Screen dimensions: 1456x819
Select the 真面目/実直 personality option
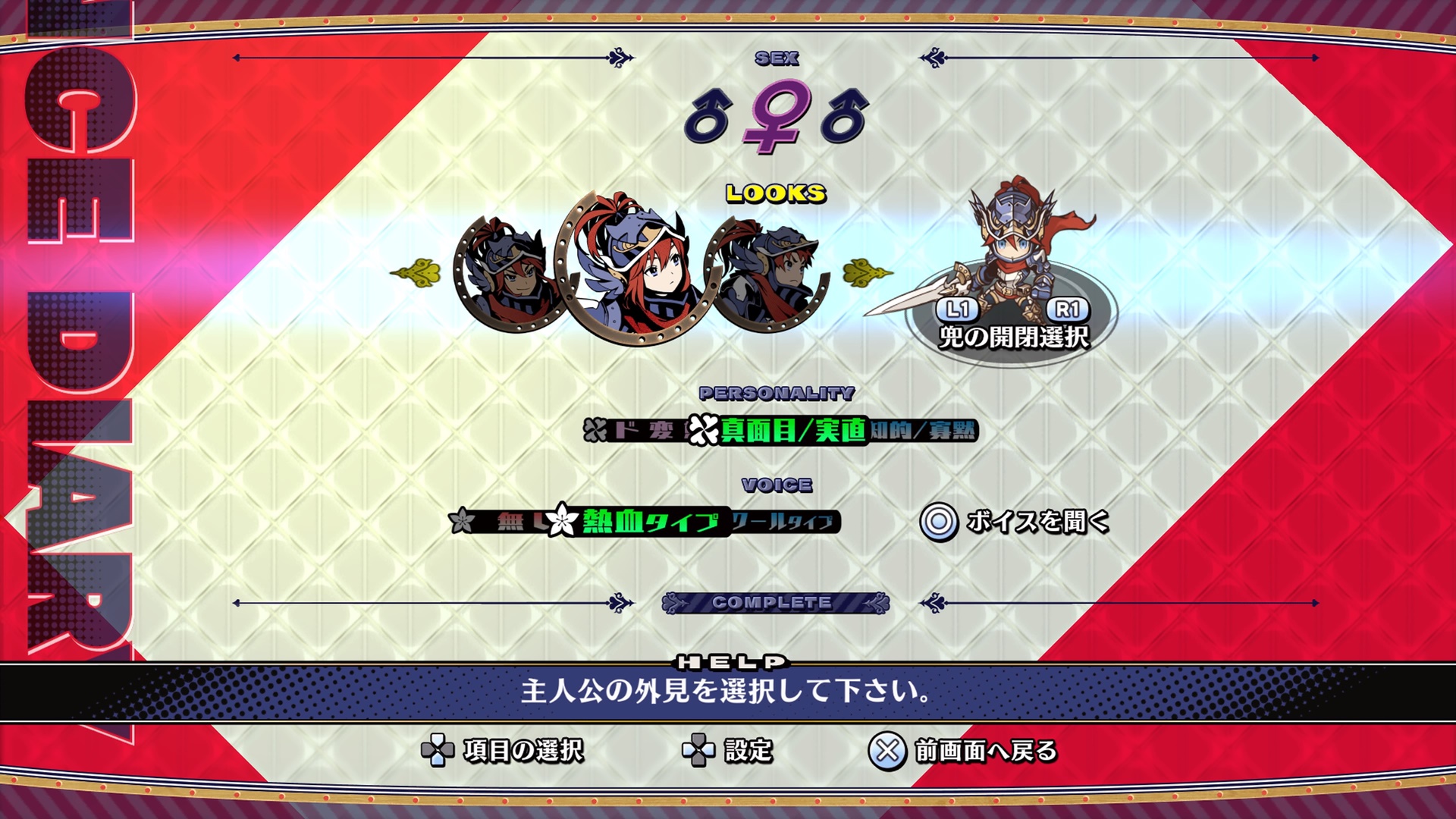click(x=792, y=431)
